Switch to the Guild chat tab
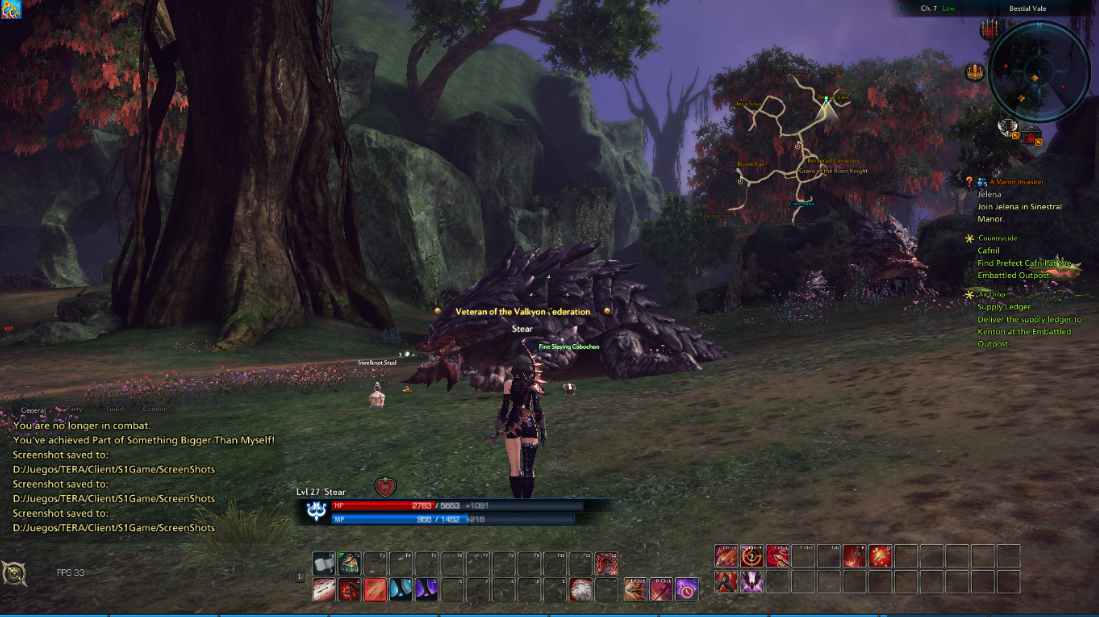Screen dimensions: 1099x617 click(x=115, y=409)
